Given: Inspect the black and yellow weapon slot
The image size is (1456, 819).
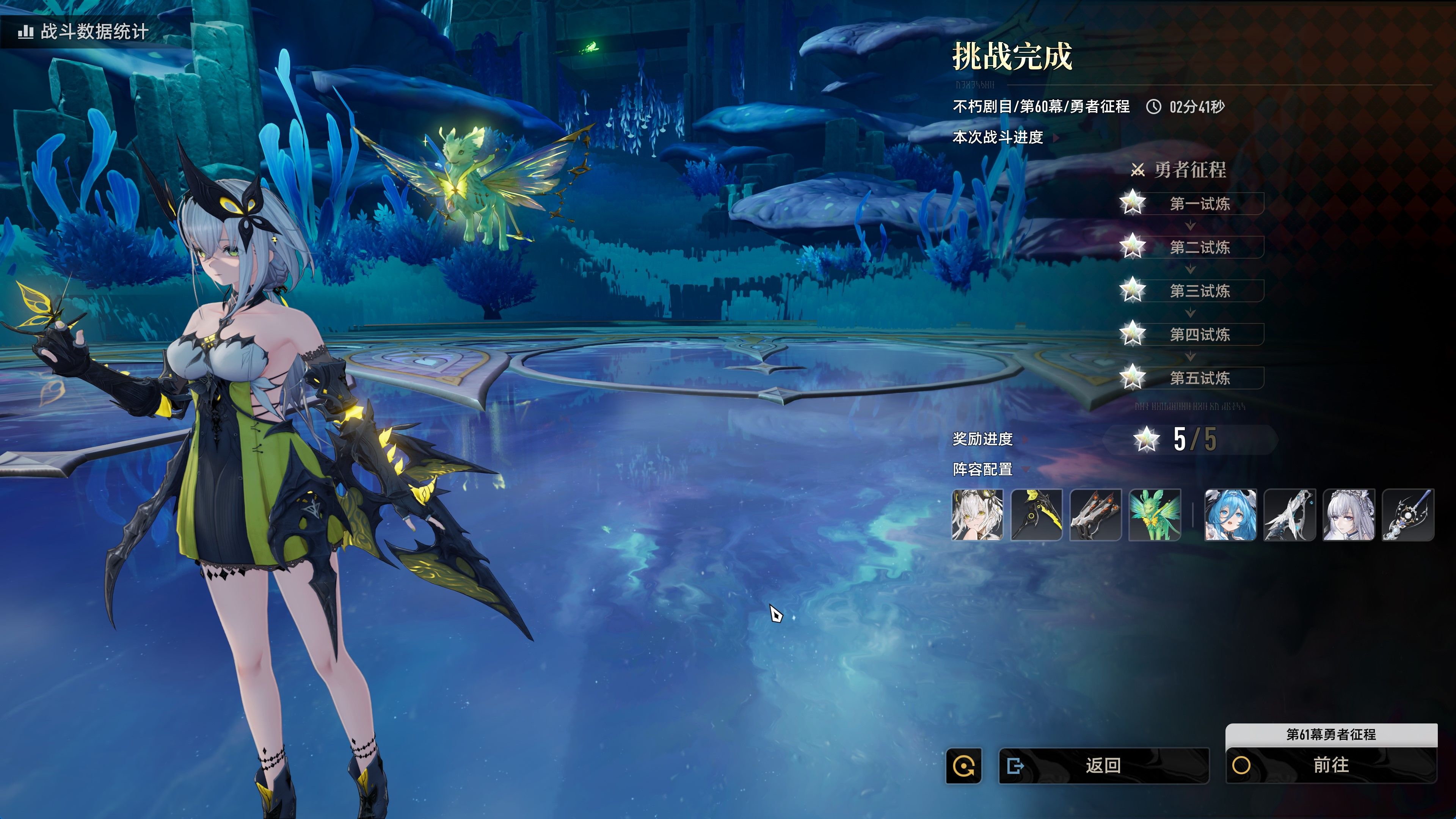Looking at the screenshot, I should [1037, 515].
